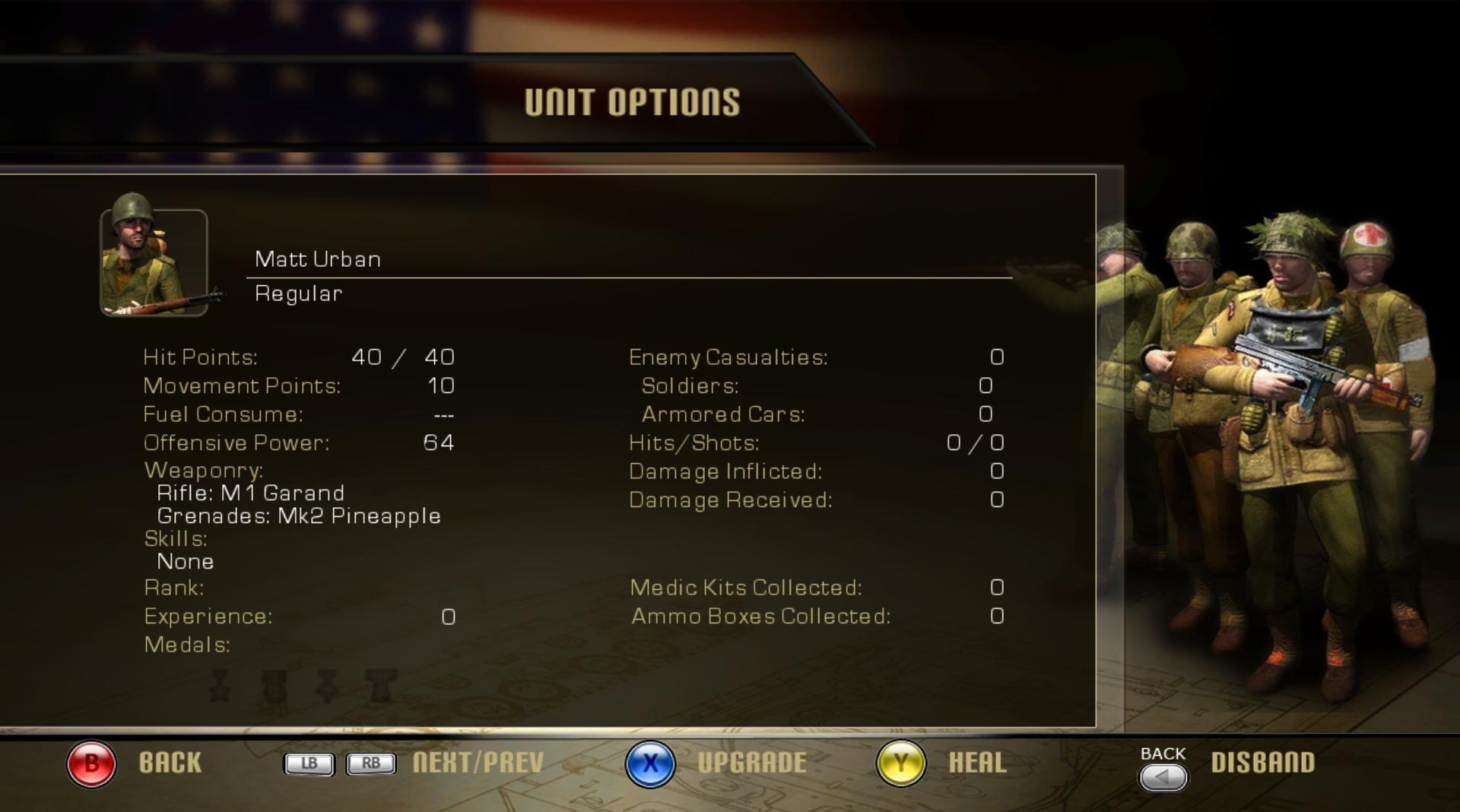Select the first medal slot icon
This screenshot has width=1460, height=812.
(x=221, y=684)
